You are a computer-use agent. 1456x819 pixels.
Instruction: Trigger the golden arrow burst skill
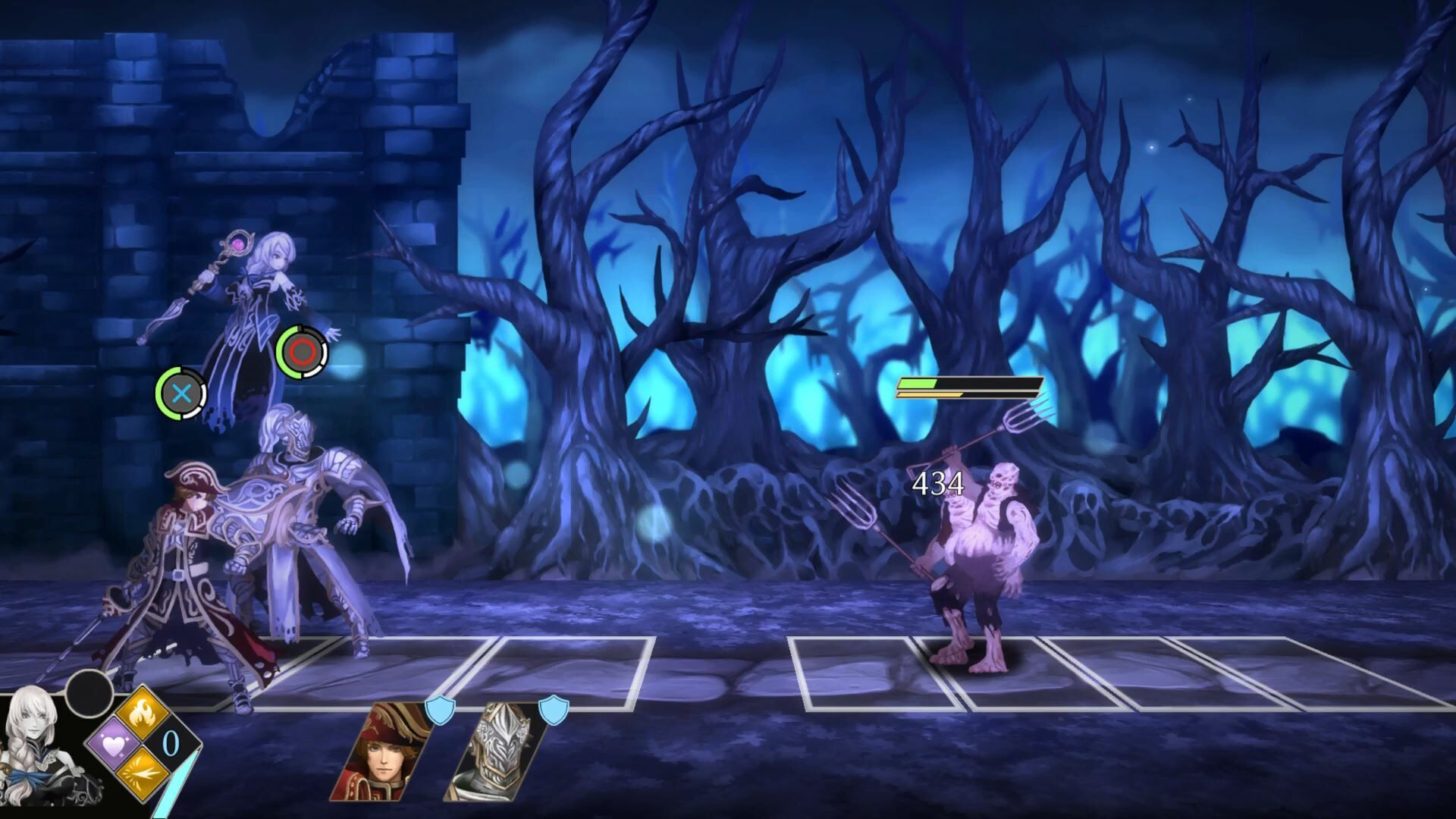[x=144, y=775]
